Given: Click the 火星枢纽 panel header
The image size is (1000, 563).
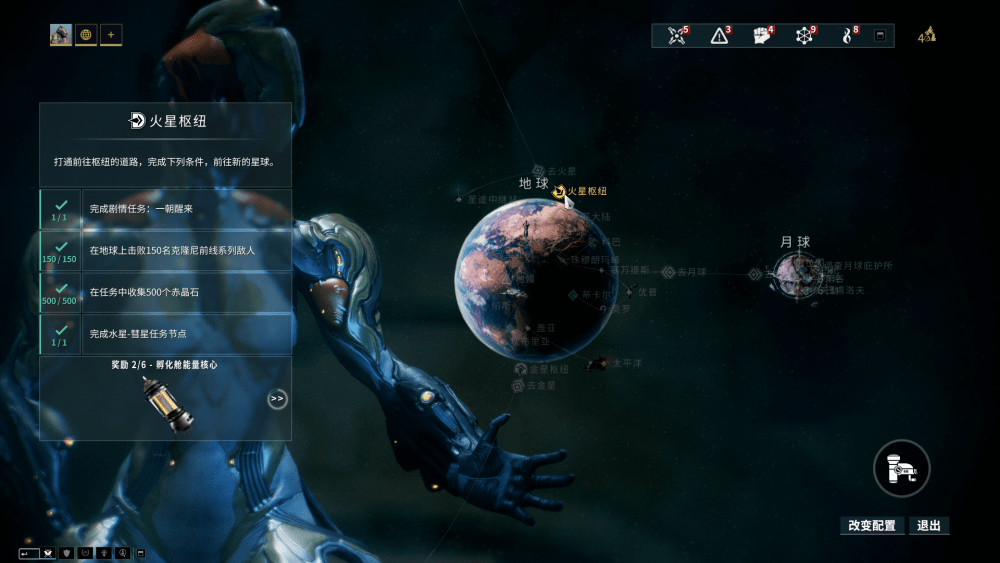Looking at the screenshot, I should click(x=166, y=121).
